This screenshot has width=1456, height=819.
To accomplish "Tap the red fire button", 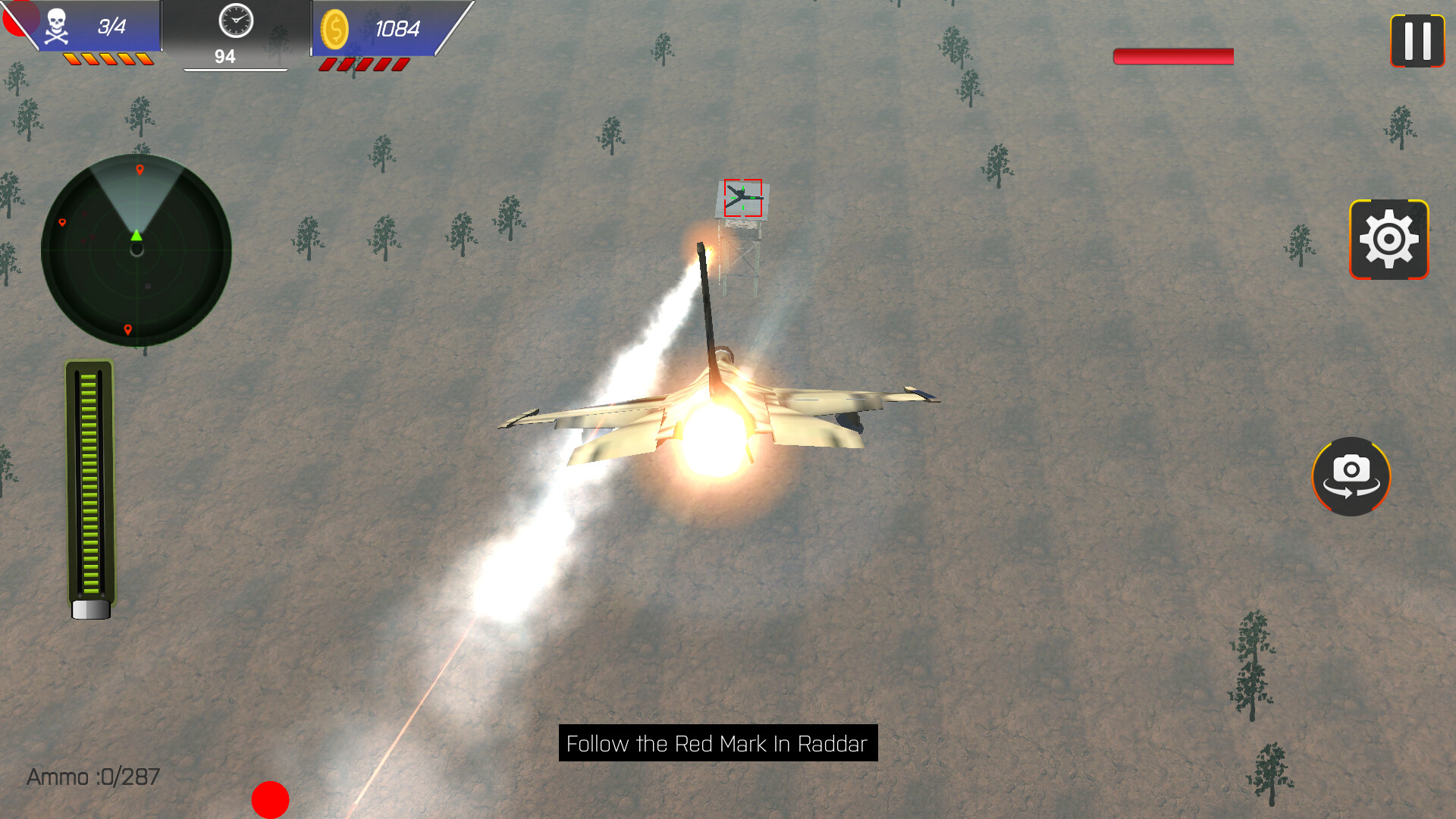I will pyautogui.click(x=269, y=800).
